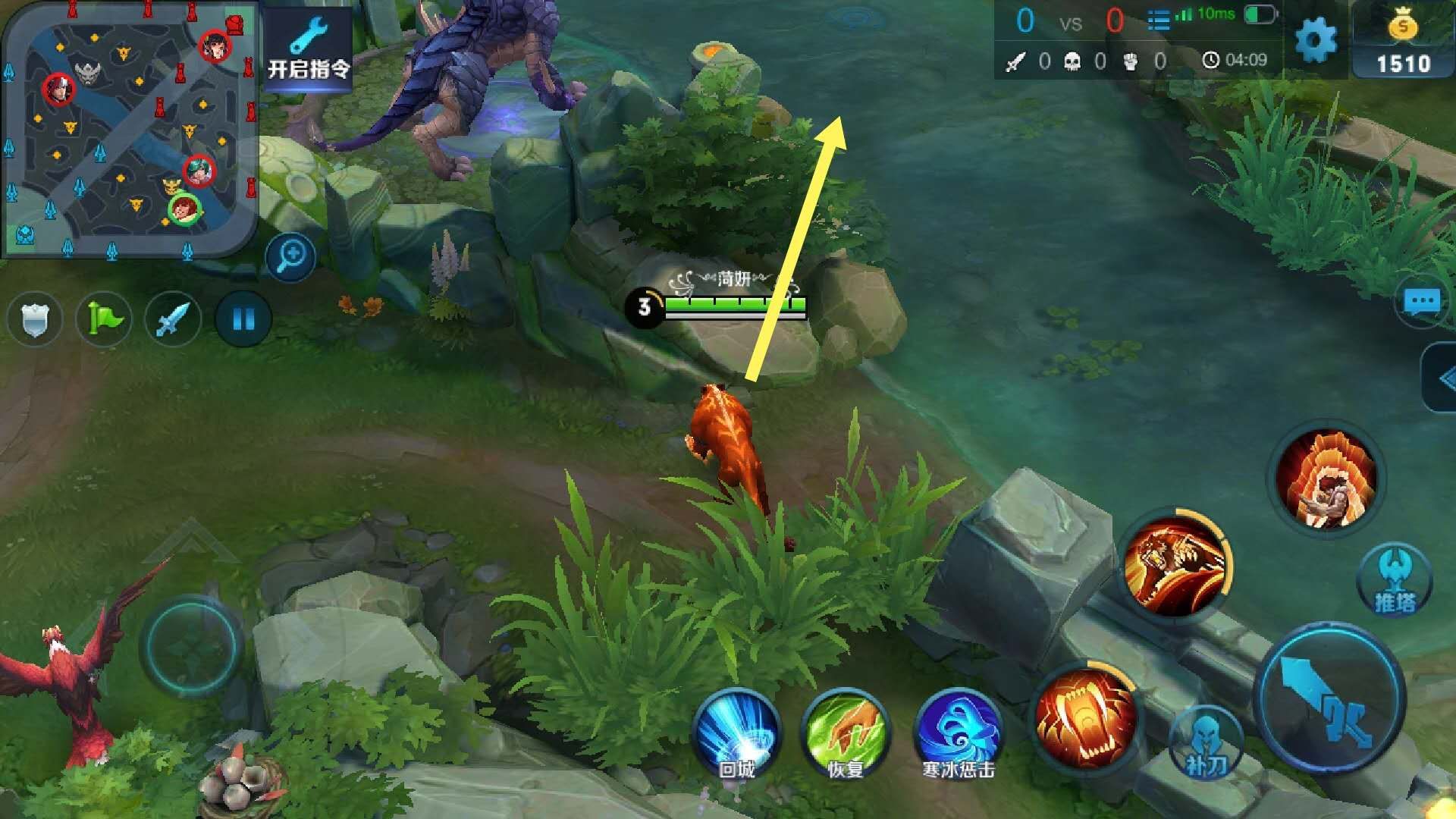Image resolution: width=1456 pixels, height=819 pixels.
Task: Send the green flag gather signal
Action: [104, 318]
